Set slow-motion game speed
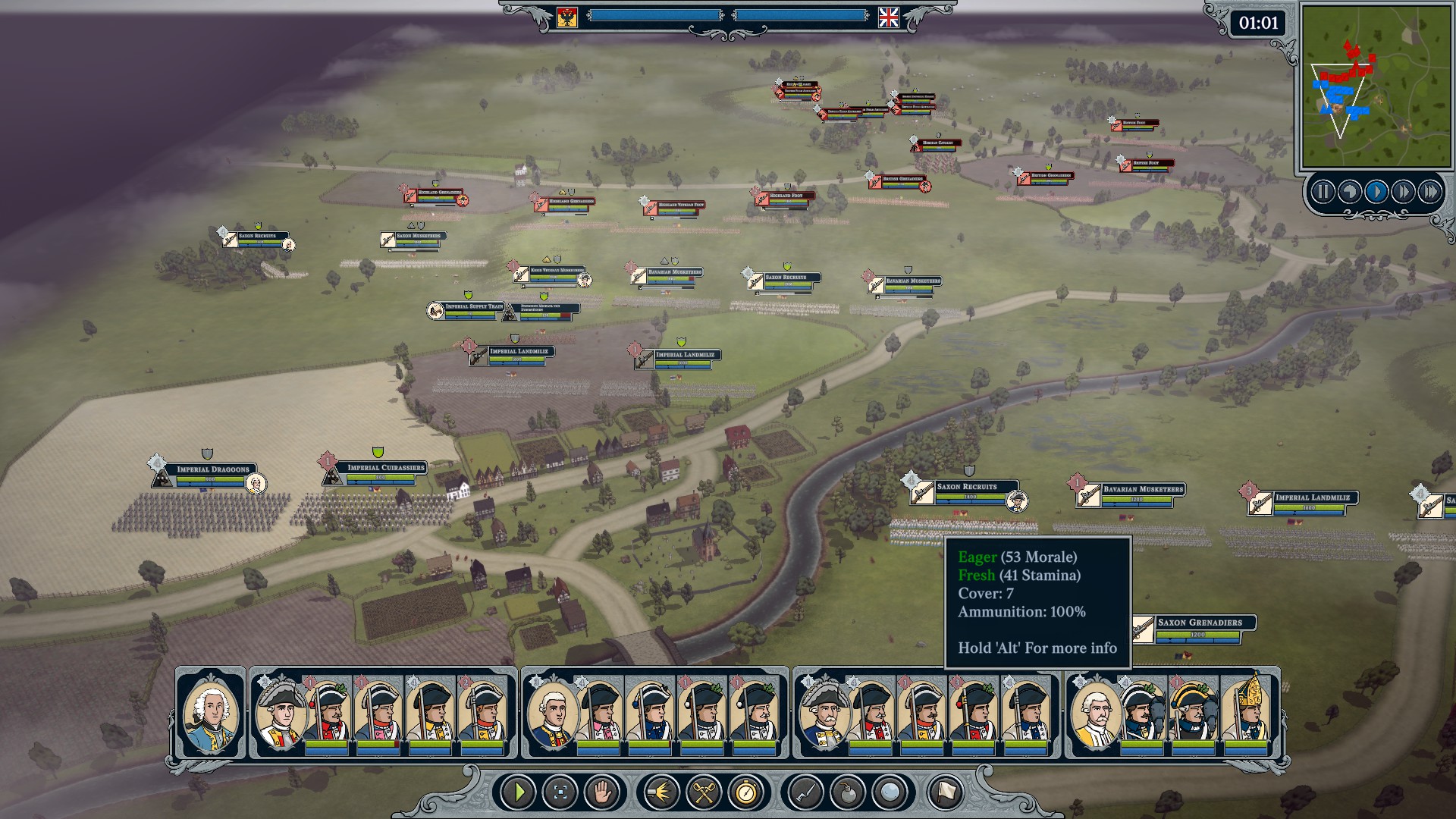The height and width of the screenshot is (819, 1456). pos(1349,192)
